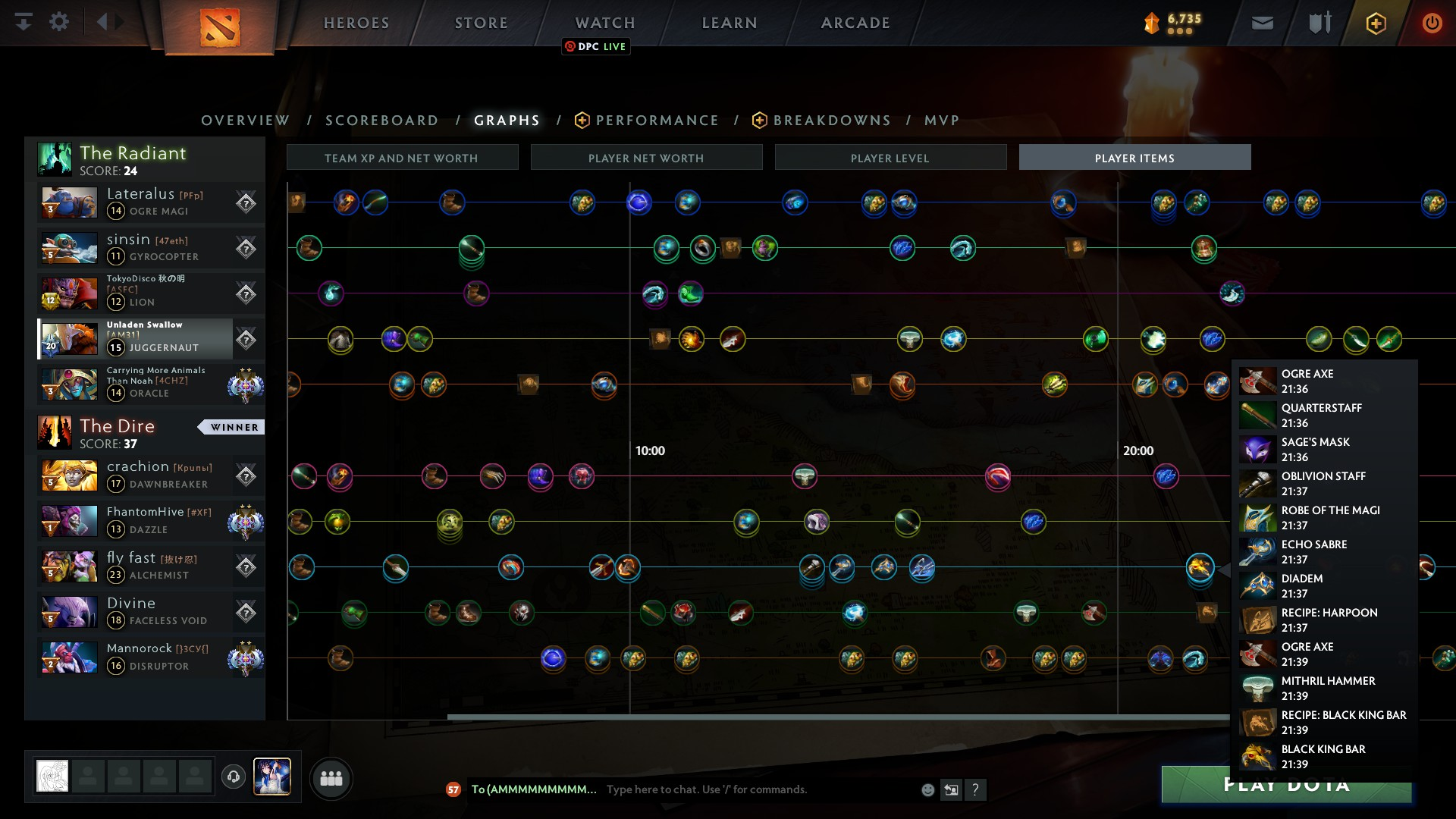This screenshot has height=819, width=1456.
Task: Open the DPC LIVE badge
Action: coord(595,46)
